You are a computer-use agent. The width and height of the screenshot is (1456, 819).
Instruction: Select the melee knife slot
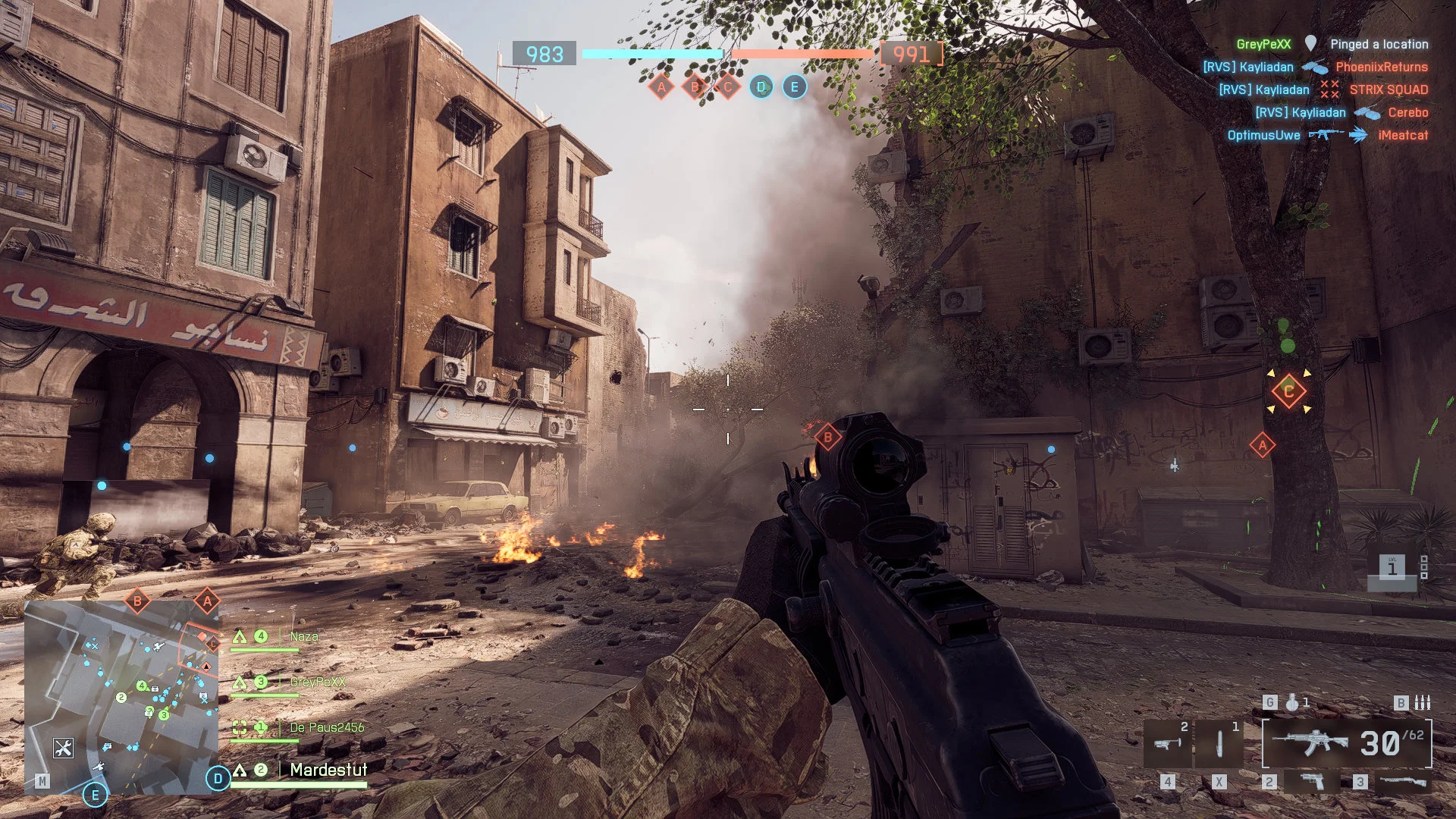tap(1219, 744)
